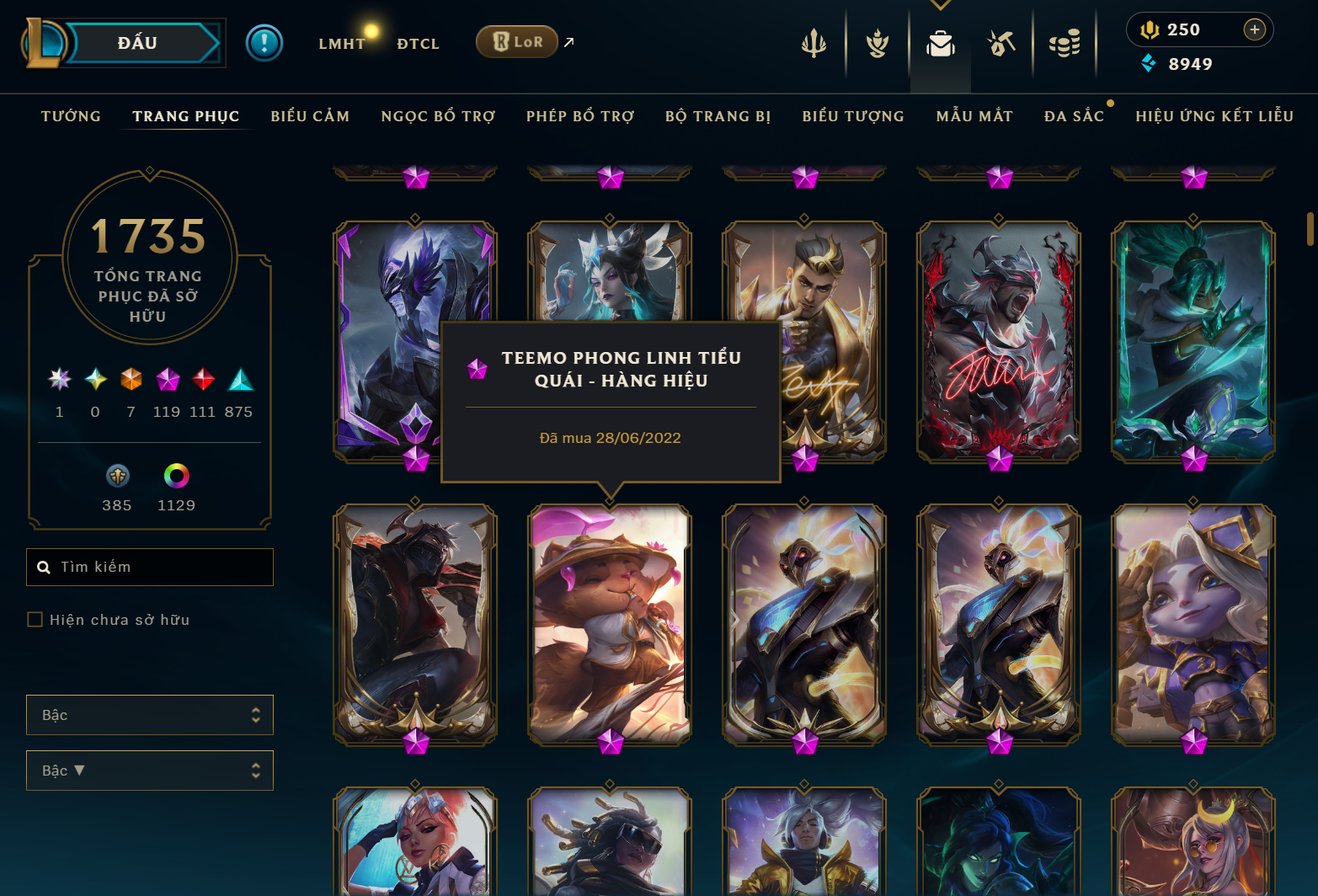Viewport: 1318px width, 896px height.
Task: Enable the 'Hiện chưa sở hữu' checkbox
Action: pos(35,619)
